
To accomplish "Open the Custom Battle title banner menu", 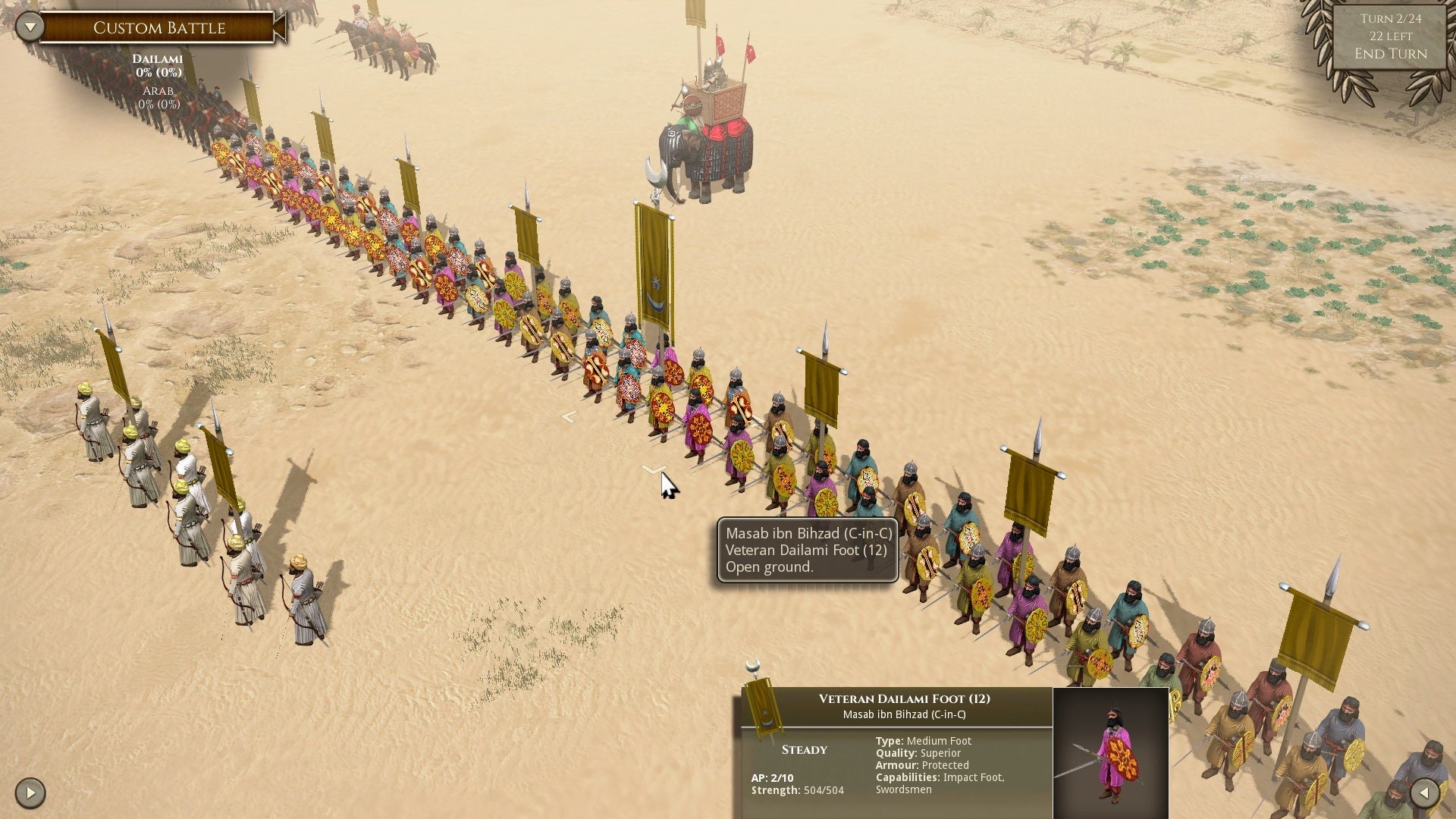I will [158, 27].
